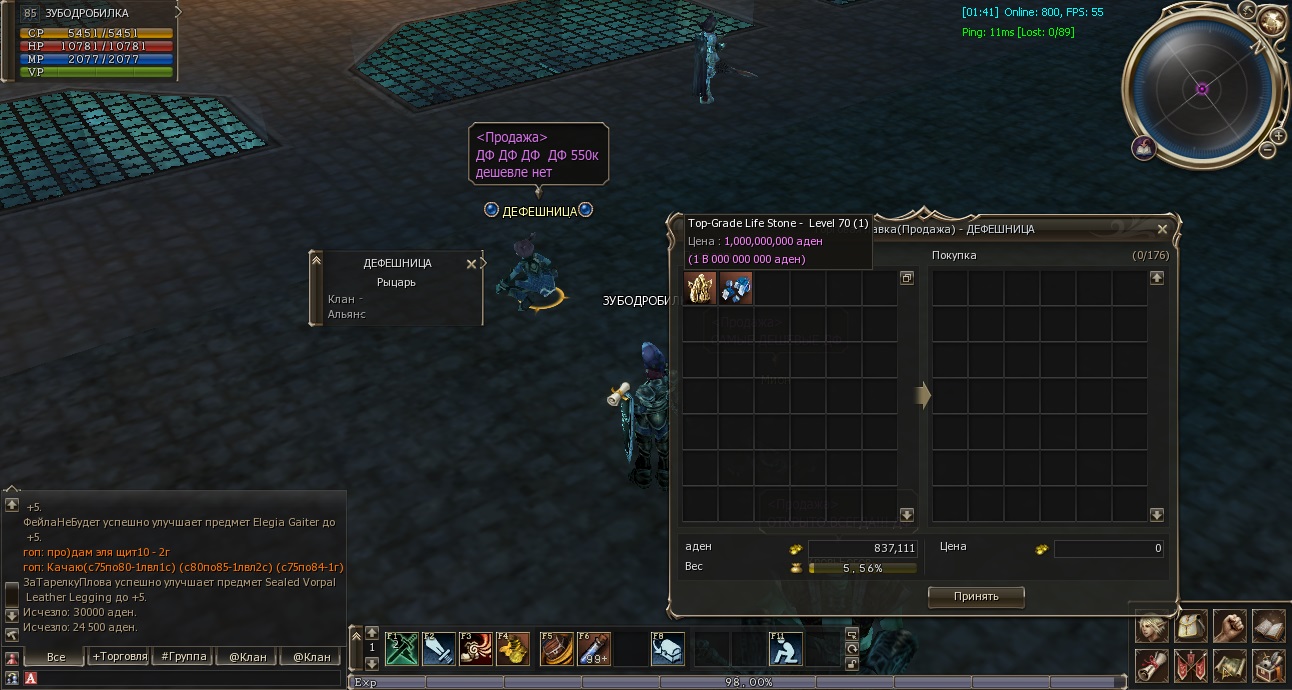This screenshot has height=690, width=1292.
Task: Zoom in the minimap with plus button
Action: click(1278, 136)
